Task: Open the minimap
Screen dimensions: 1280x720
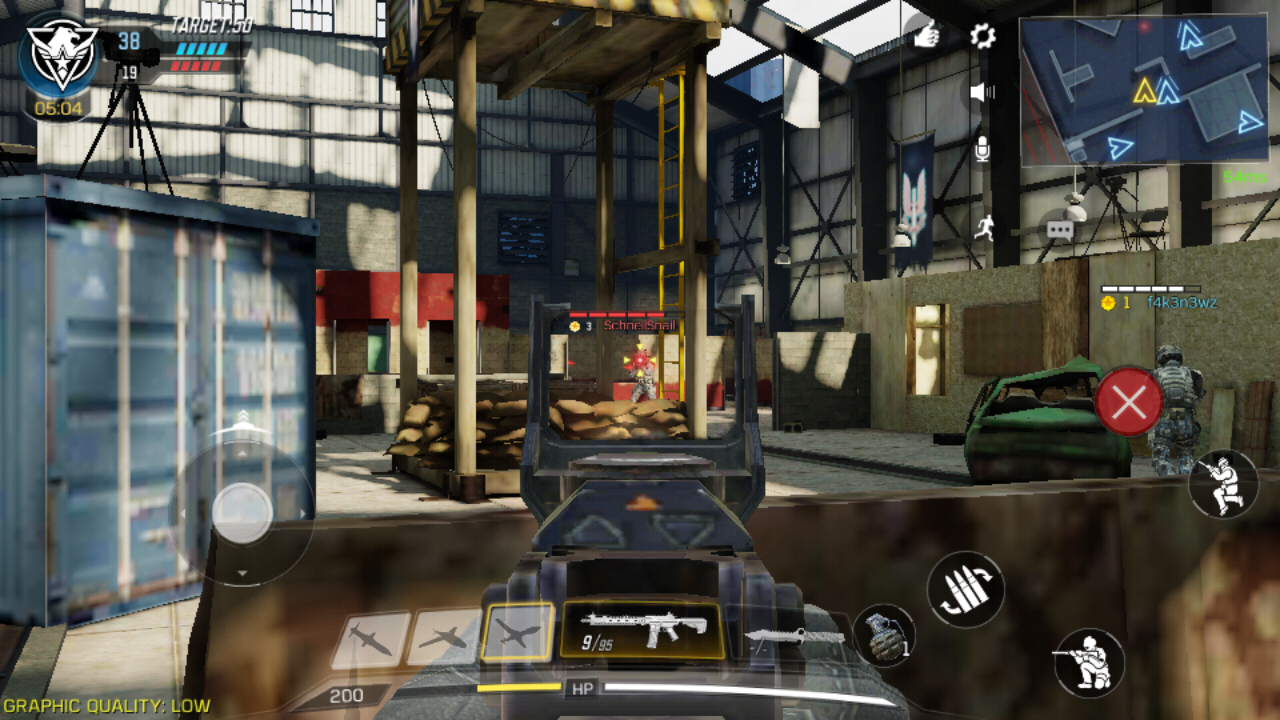Action: click(1144, 90)
